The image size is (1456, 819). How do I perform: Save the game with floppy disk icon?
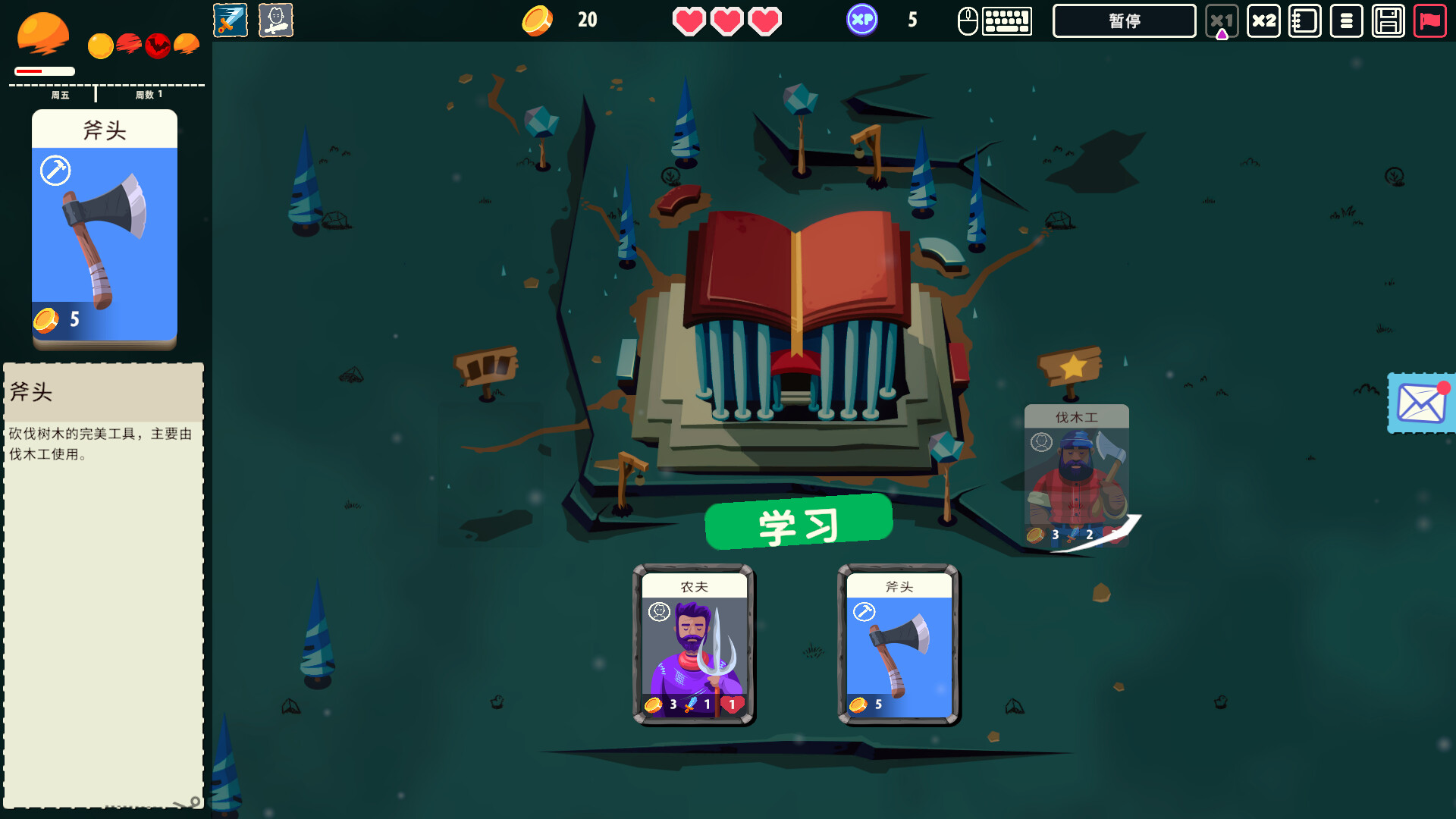click(x=1388, y=20)
